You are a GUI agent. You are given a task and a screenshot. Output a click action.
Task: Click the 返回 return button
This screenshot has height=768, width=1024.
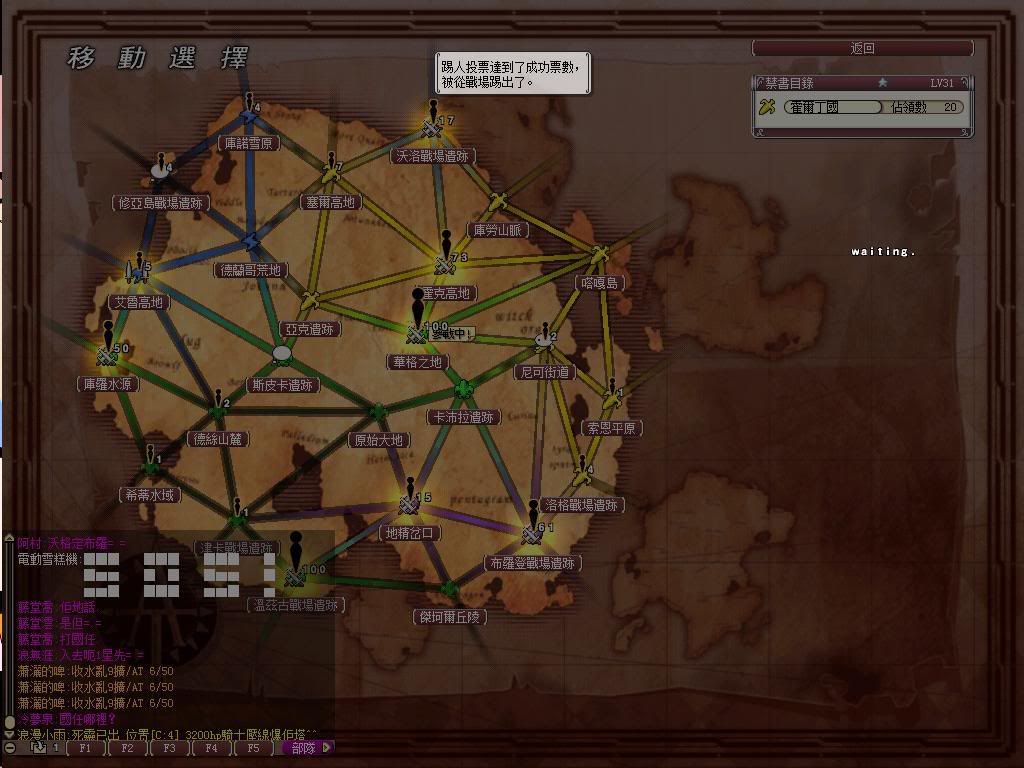(x=862, y=48)
